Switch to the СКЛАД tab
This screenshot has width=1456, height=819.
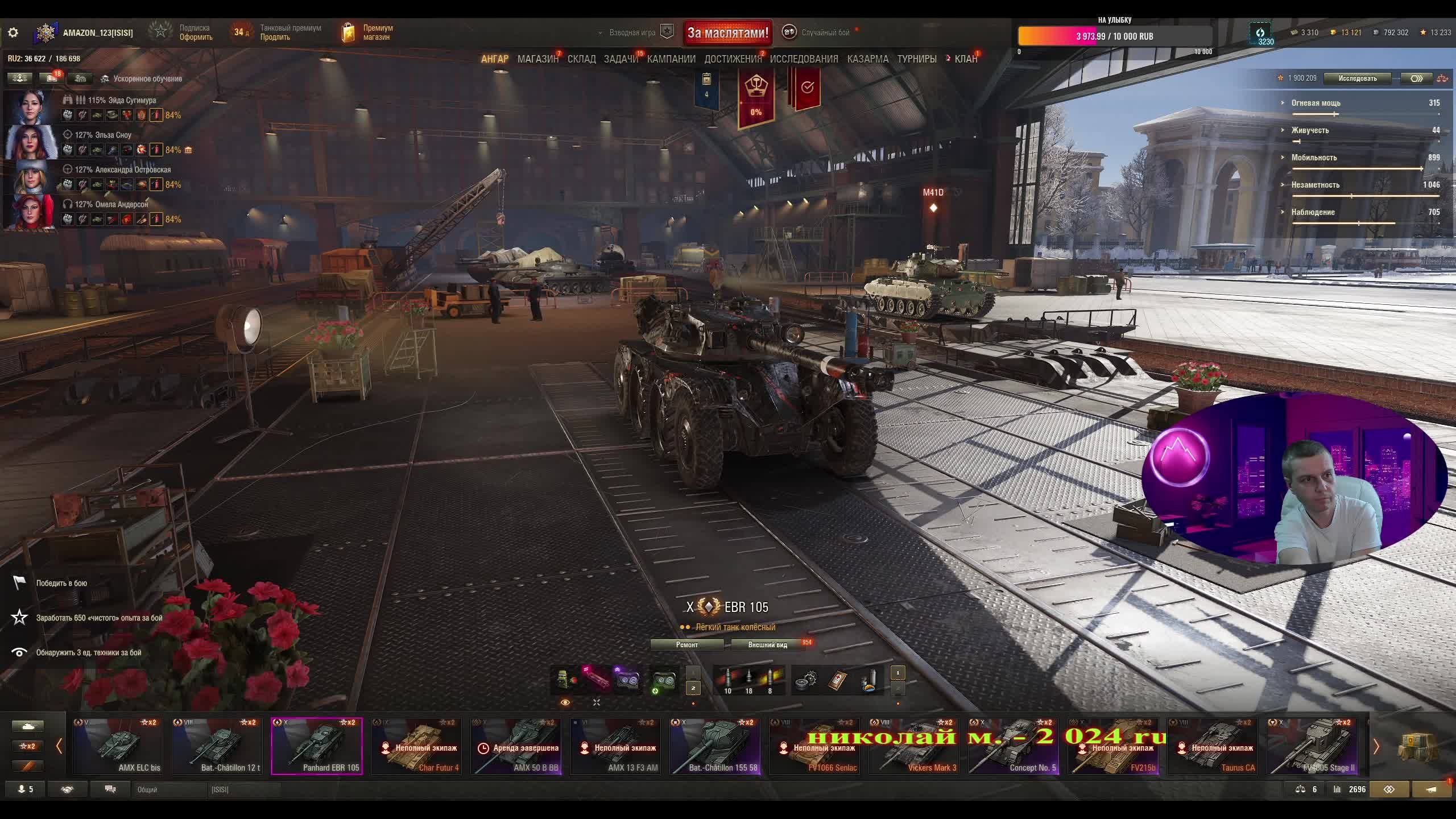[581, 59]
